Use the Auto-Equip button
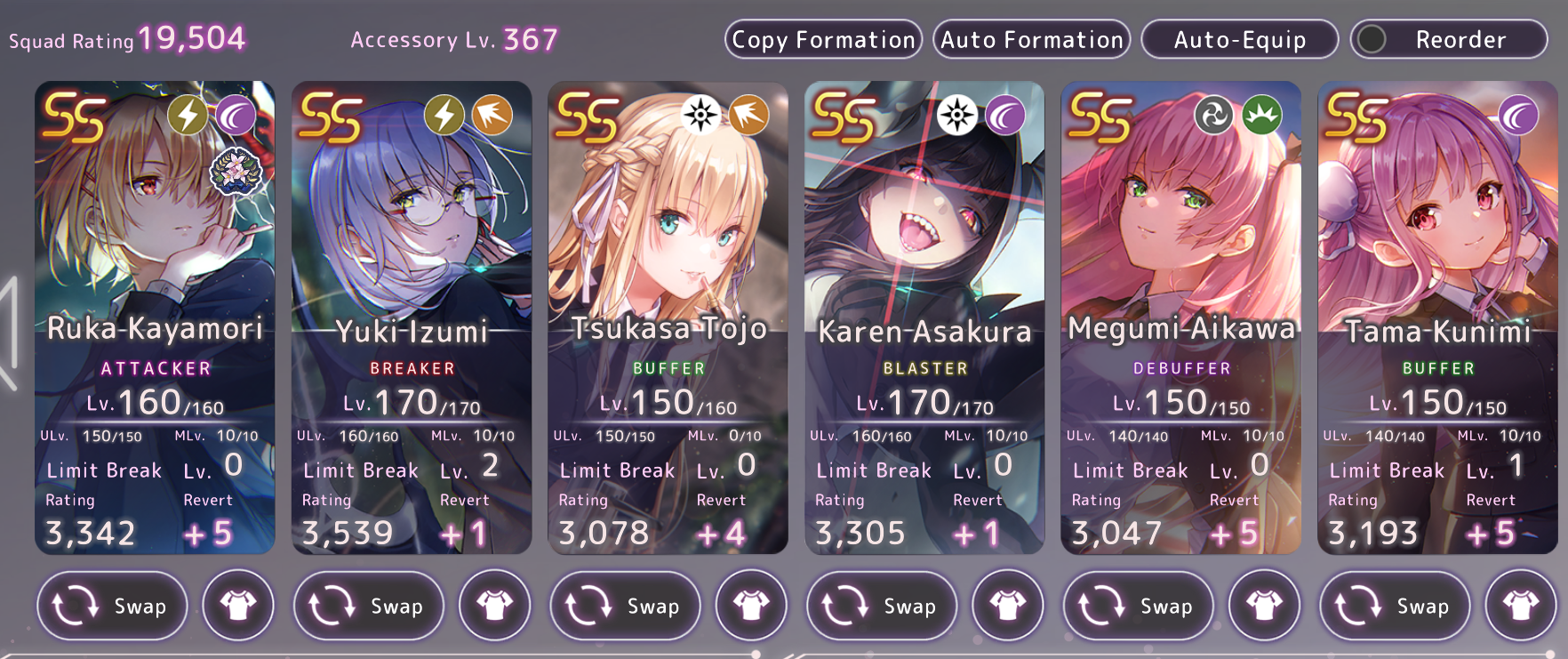This screenshot has width=1568, height=659. (1239, 40)
